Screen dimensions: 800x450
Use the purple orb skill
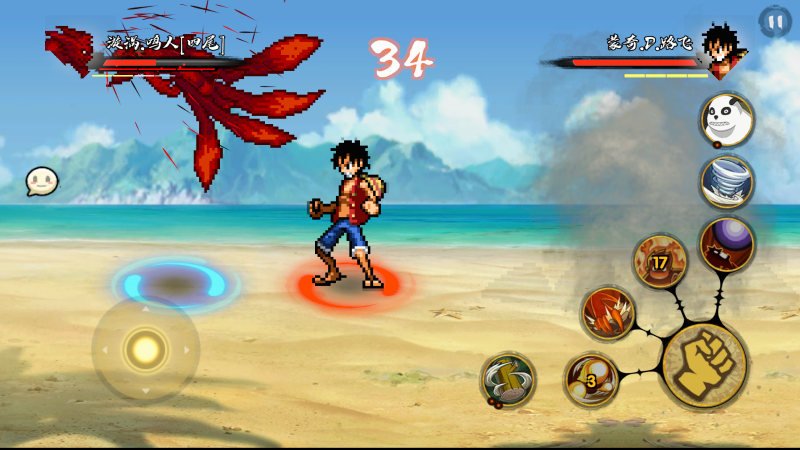pos(727,243)
